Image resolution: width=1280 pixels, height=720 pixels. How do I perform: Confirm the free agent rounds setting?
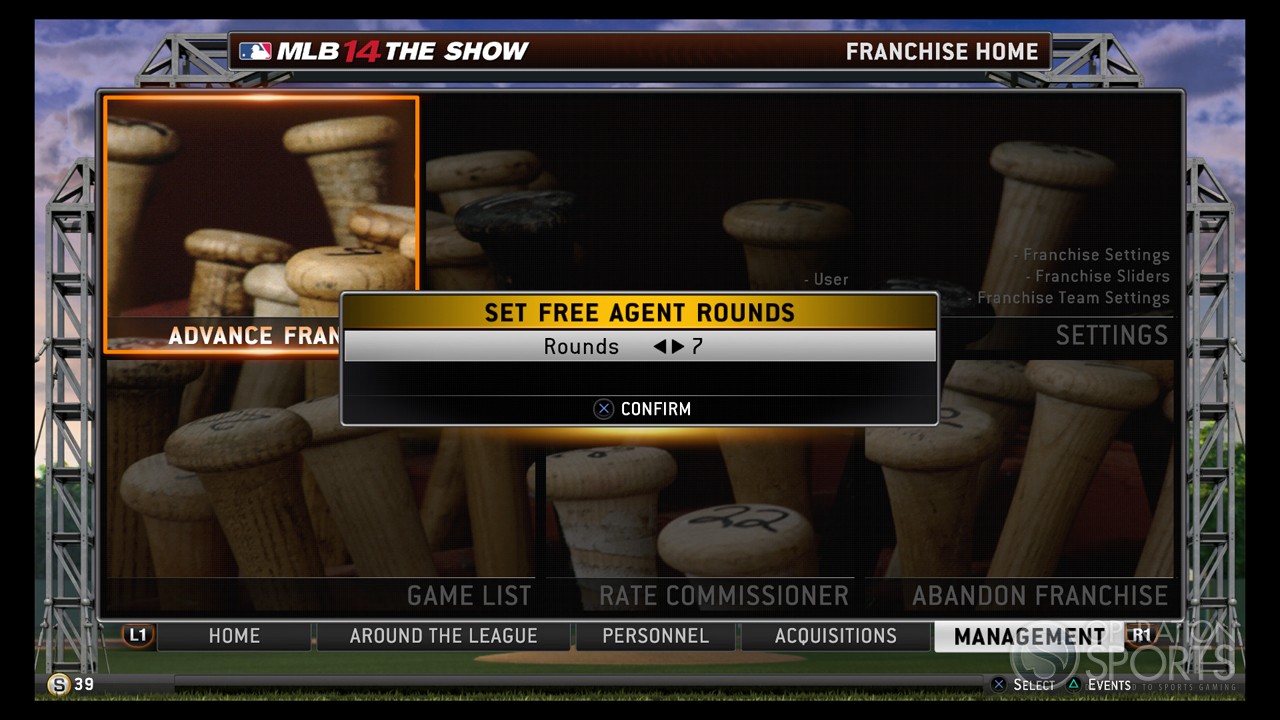pyautogui.click(x=642, y=409)
